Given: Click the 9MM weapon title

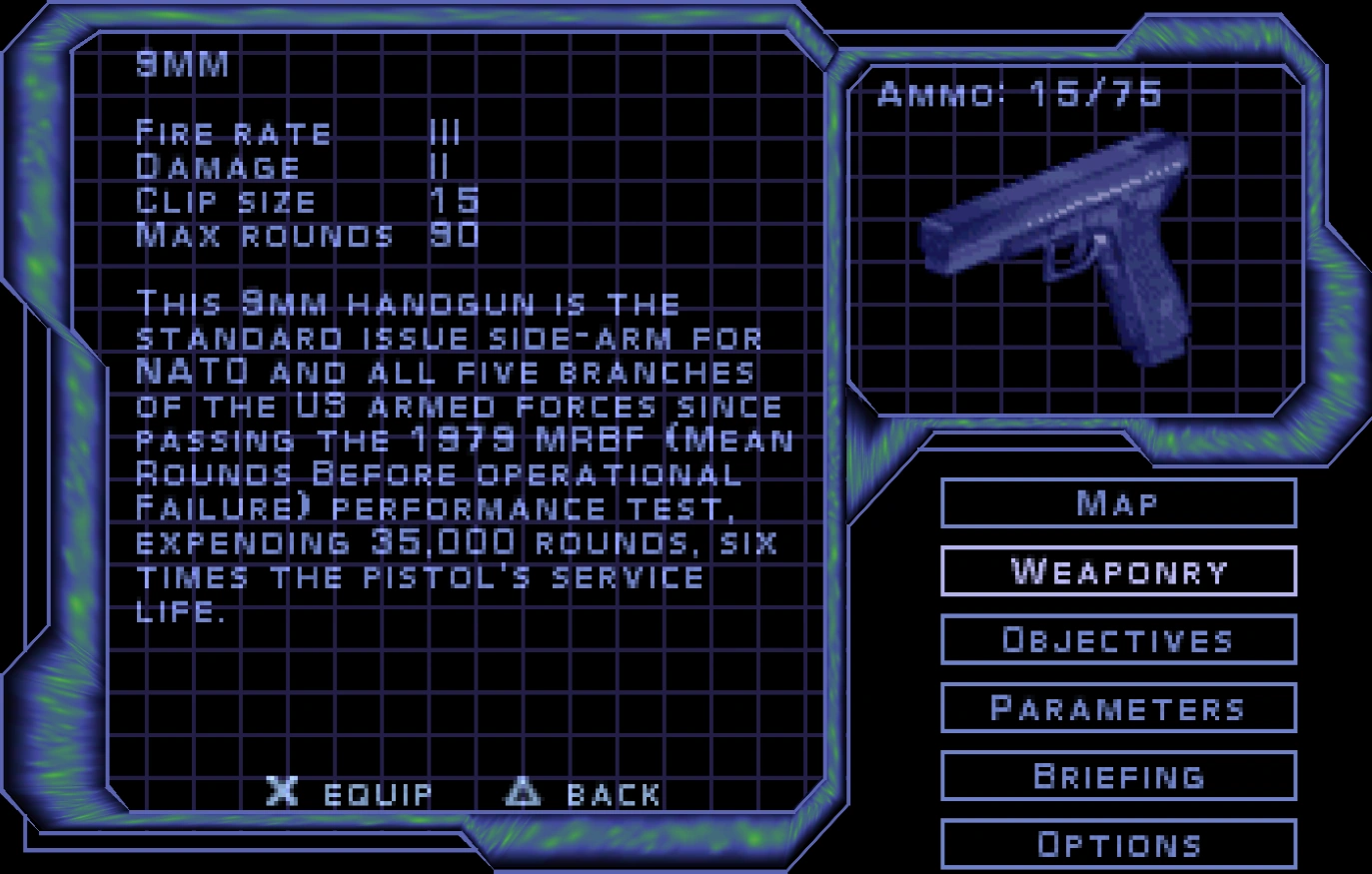Looking at the screenshot, I should (x=180, y=62).
